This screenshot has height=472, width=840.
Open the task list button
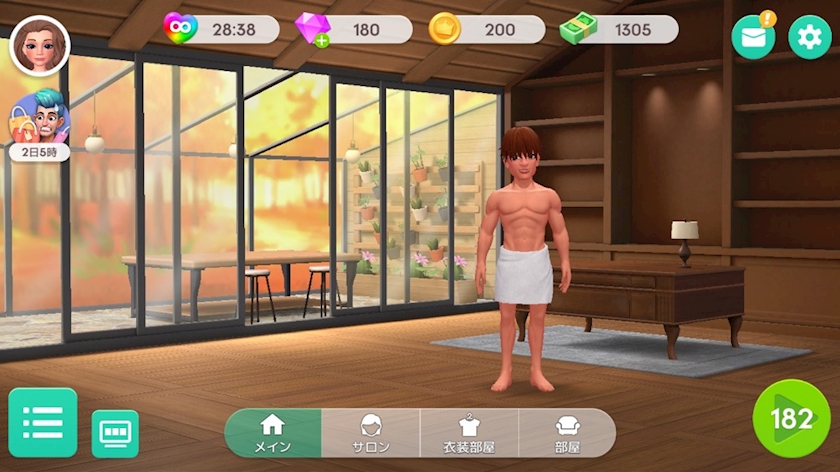tap(43, 423)
